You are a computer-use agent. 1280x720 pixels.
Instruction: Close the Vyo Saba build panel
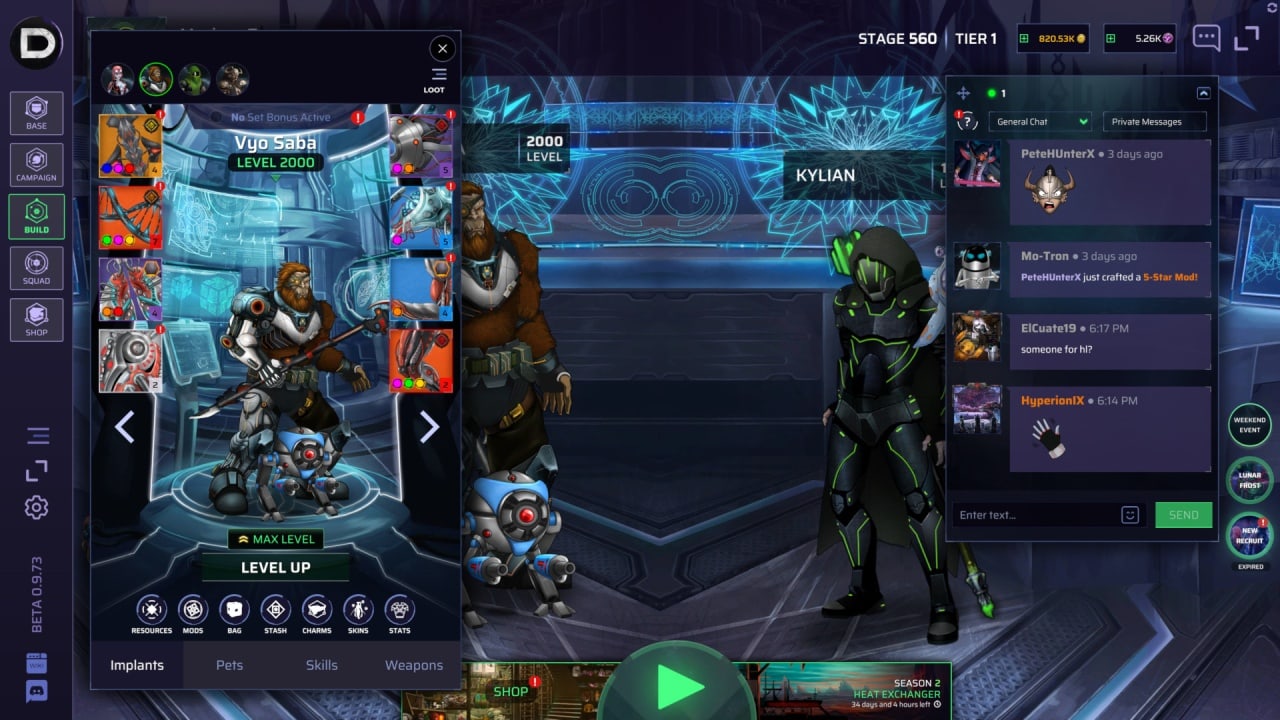click(442, 48)
